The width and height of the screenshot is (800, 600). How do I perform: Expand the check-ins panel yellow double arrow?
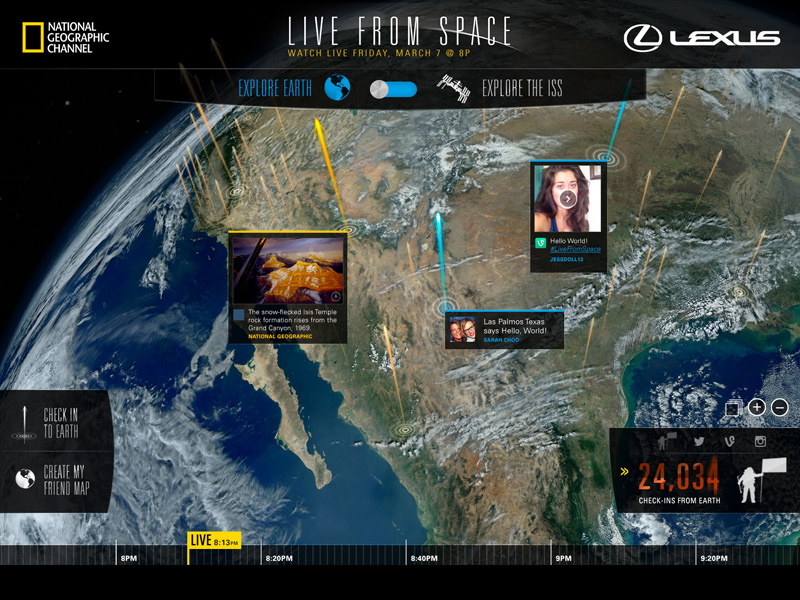pyautogui.click(x=625, y=471)
